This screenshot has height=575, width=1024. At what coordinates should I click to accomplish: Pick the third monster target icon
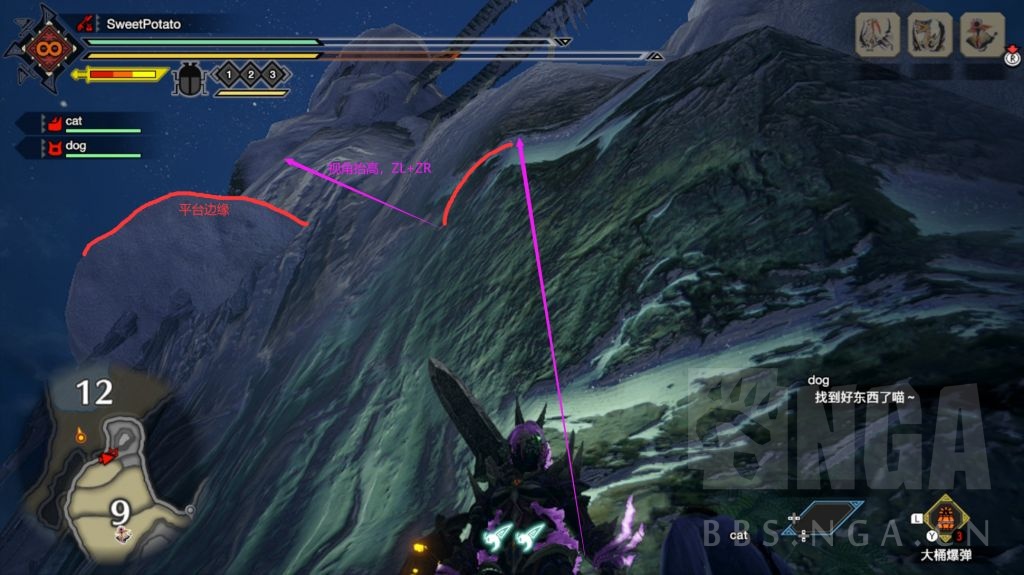pyautogui.click(x=979, y=35)
